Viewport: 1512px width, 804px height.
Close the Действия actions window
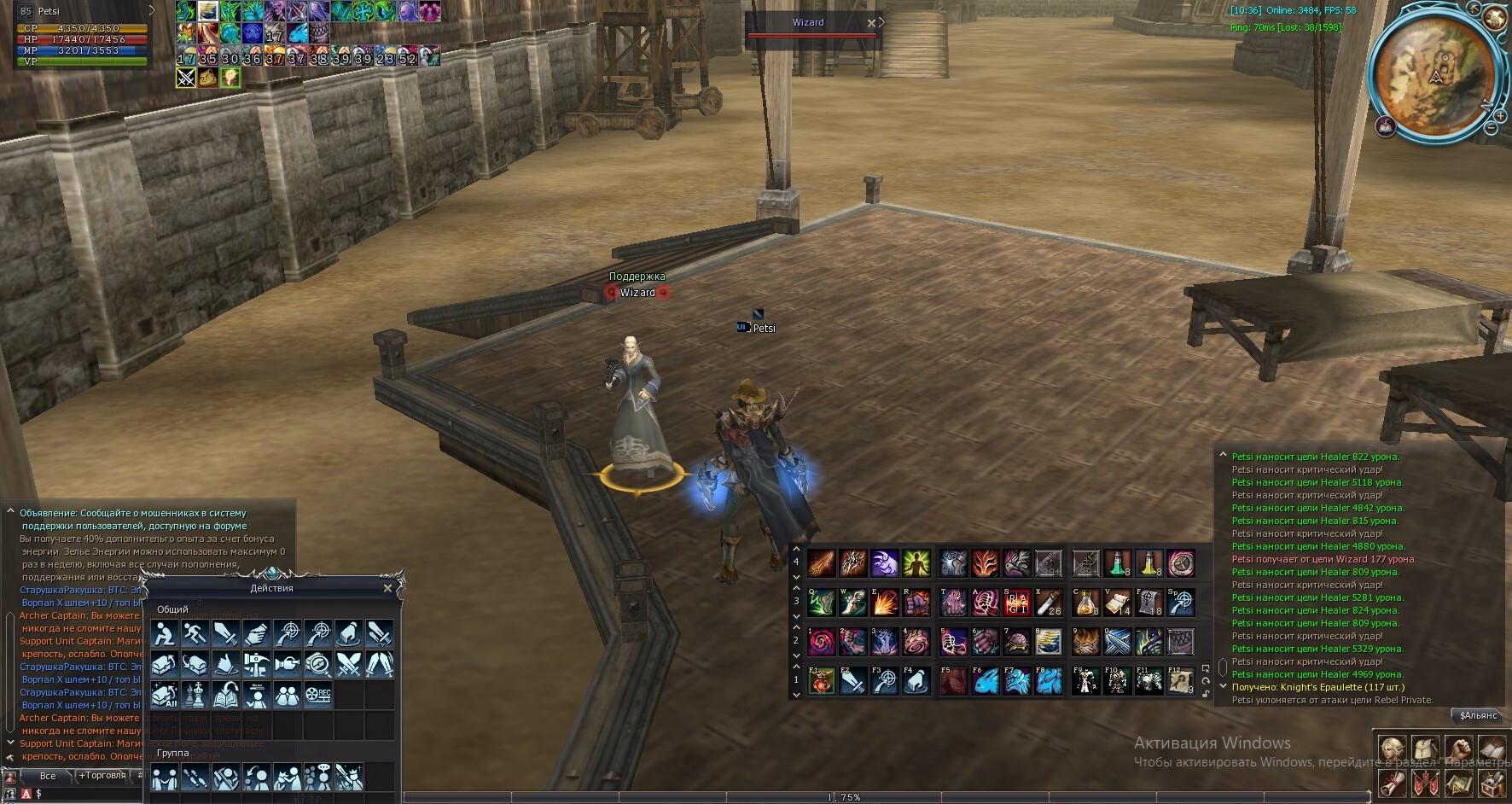click(x=387, y=588)
